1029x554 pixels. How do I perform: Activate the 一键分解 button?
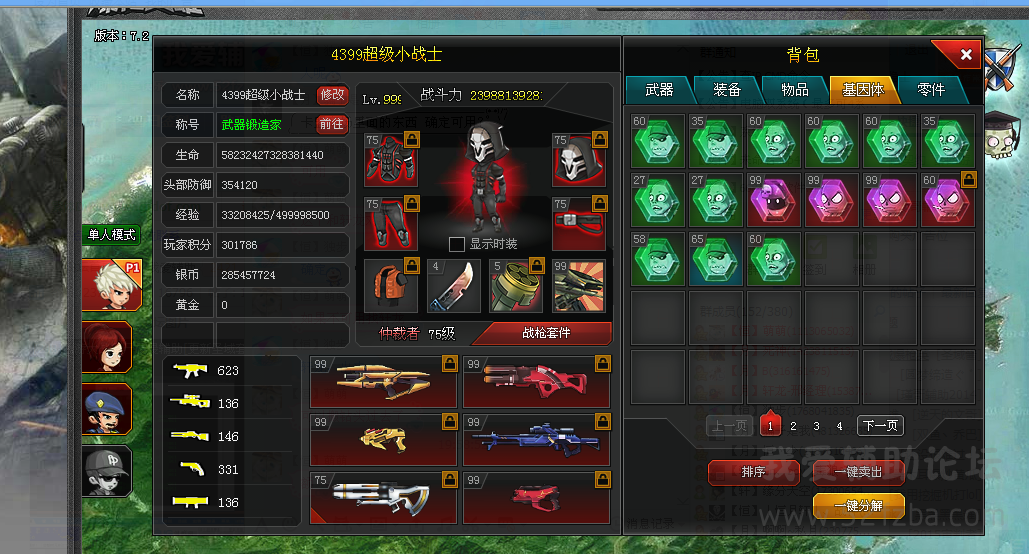pyautogui.click(x=859, y=506)
